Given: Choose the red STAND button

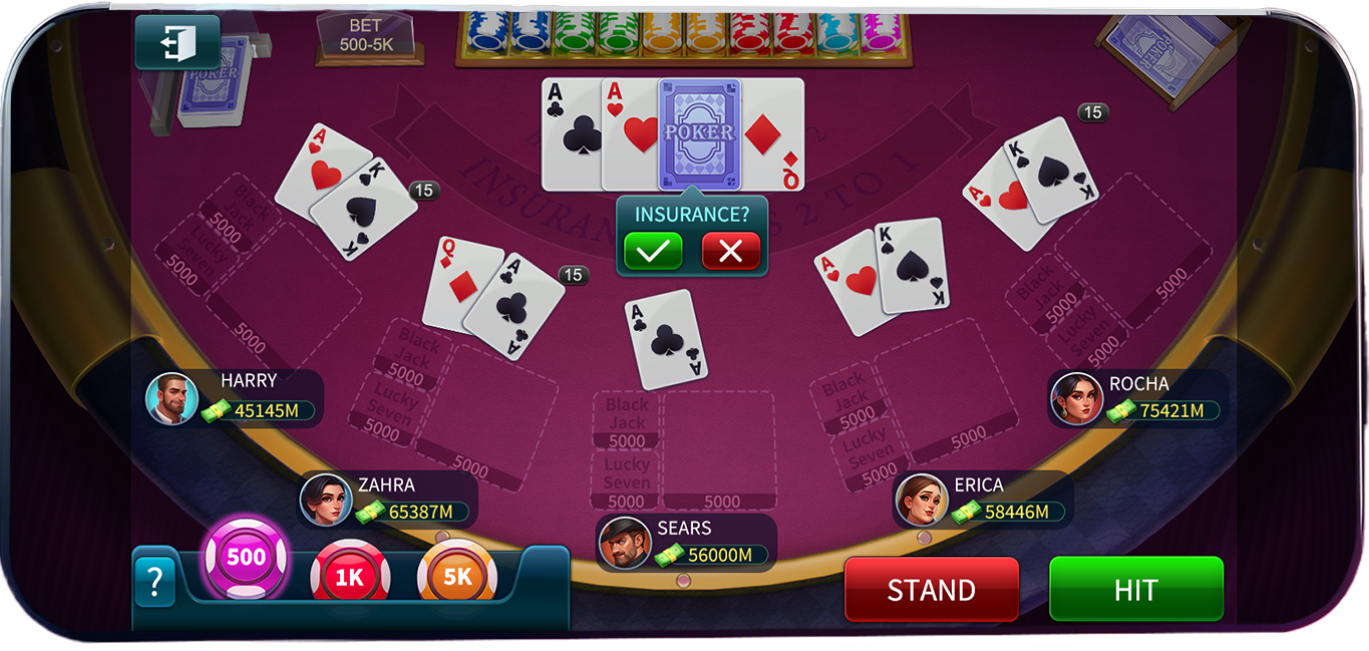Looking at the screenshot, I should click(931, 589).
